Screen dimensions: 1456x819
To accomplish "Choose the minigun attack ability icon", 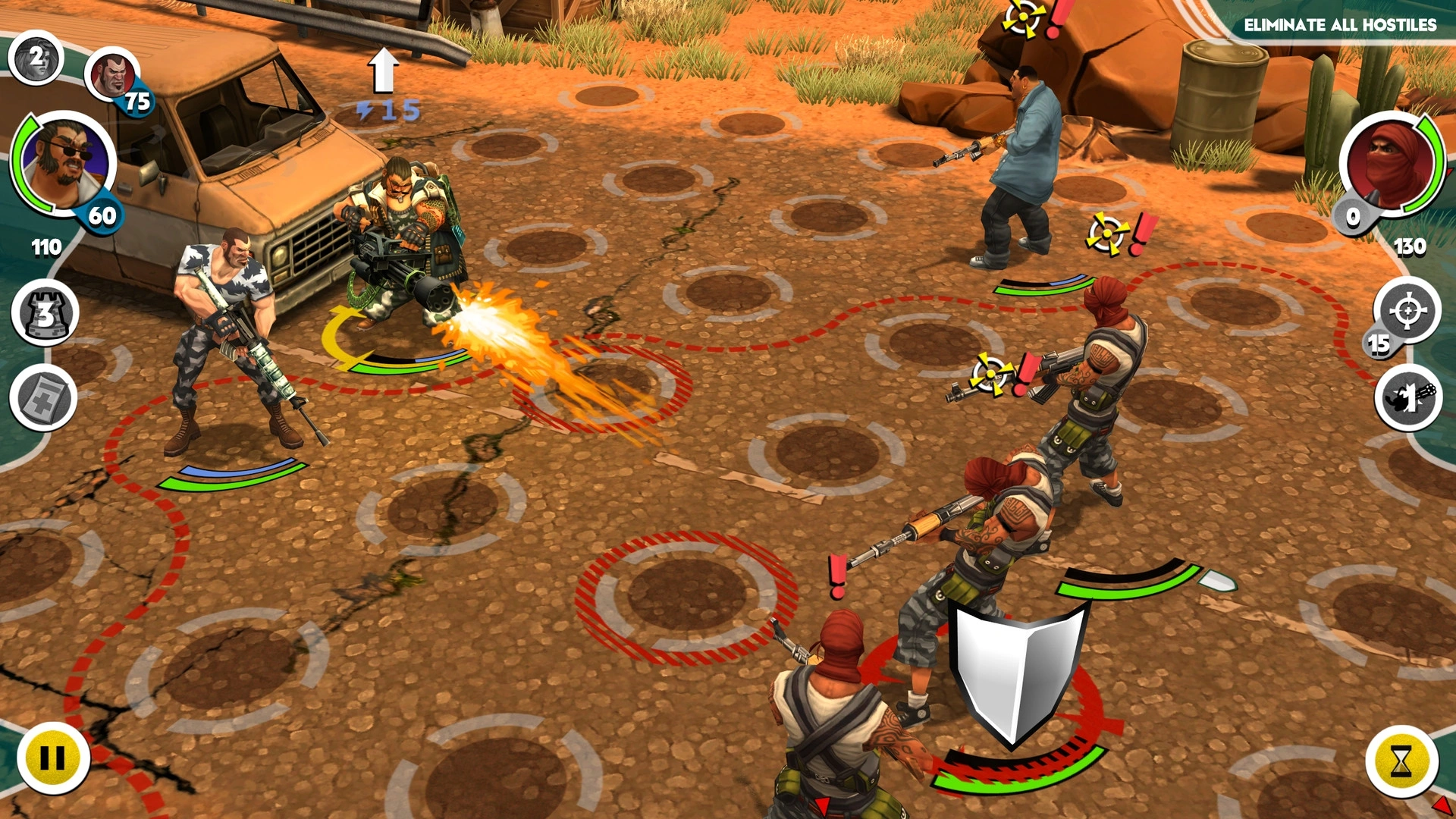I will coord(1408,397).
